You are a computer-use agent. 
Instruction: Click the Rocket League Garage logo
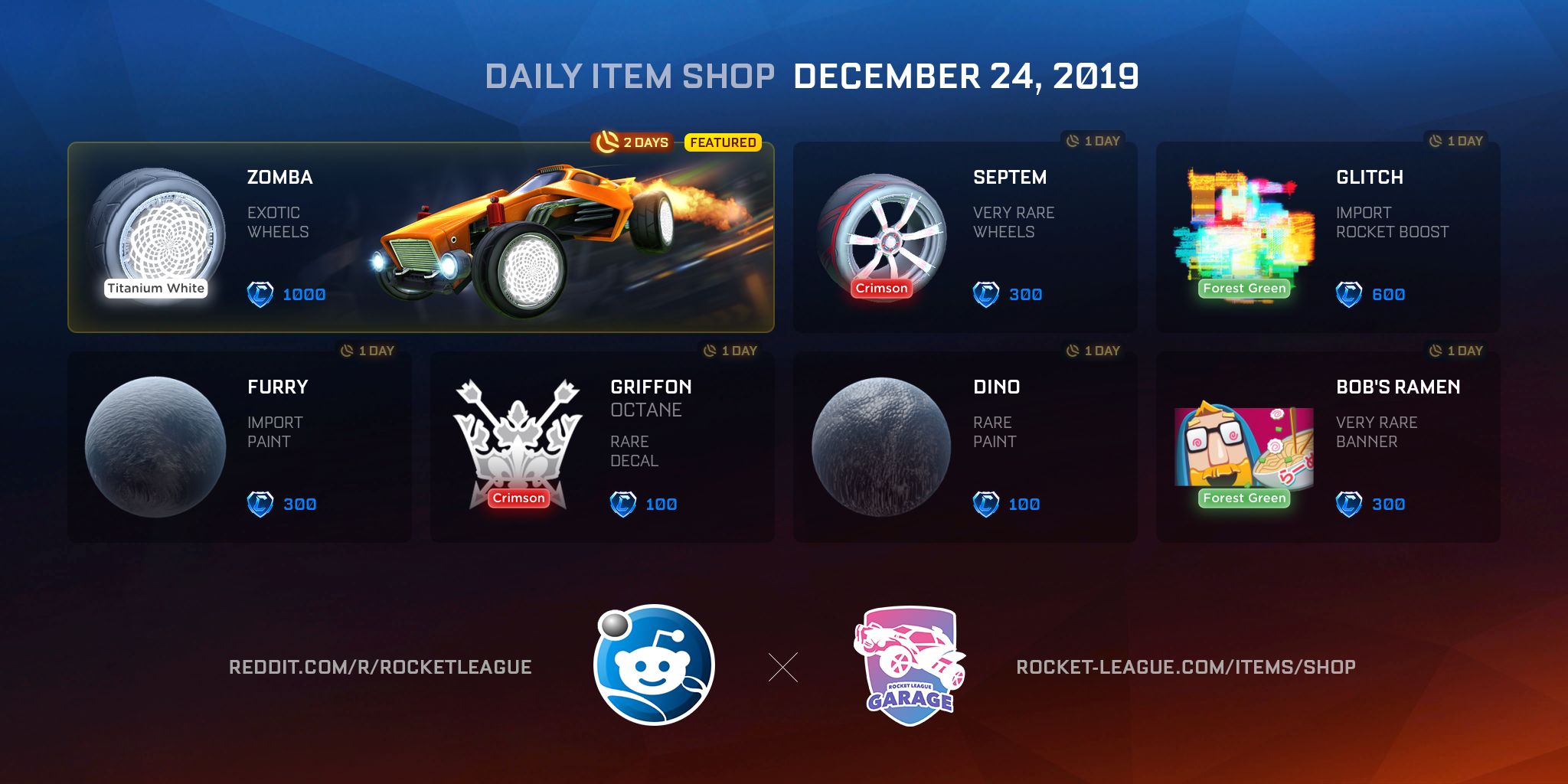[910, 665]
